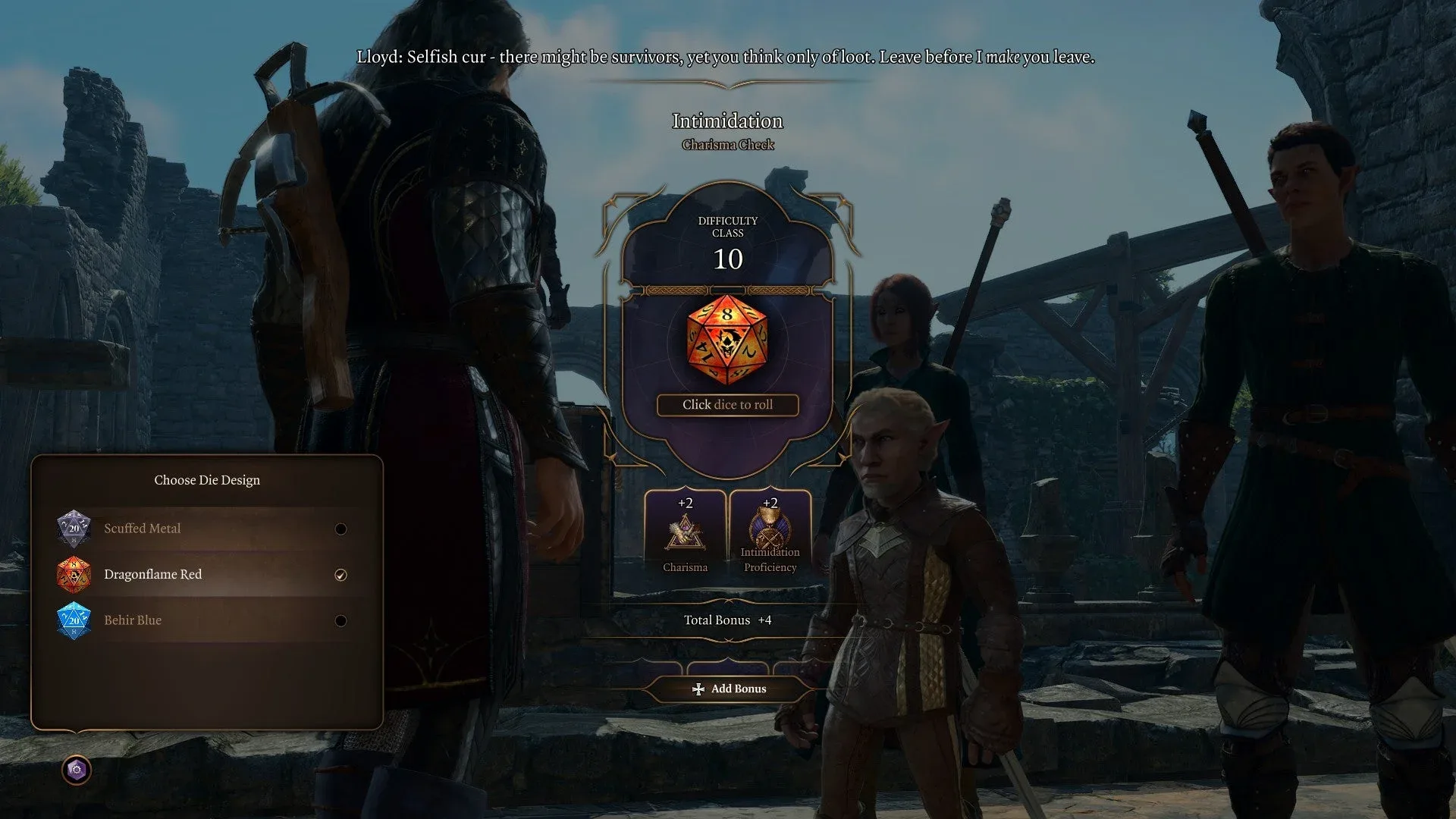The height and width of the screenshot is (819, 1456).
Task: Roll the red d20 die
Action: click(726, 340)
